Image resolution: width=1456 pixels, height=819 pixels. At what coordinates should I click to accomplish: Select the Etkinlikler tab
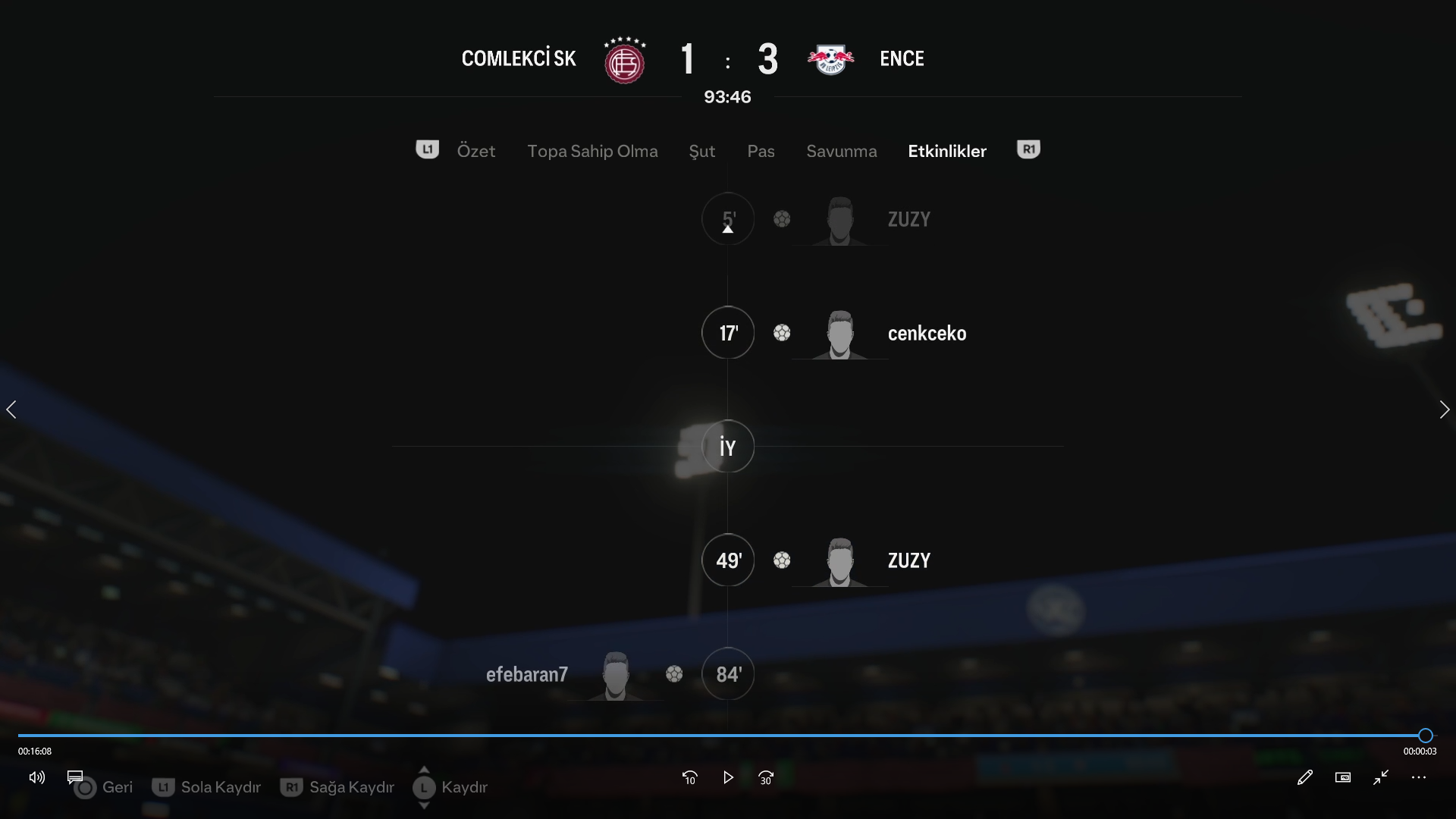(x=947, y=151)
